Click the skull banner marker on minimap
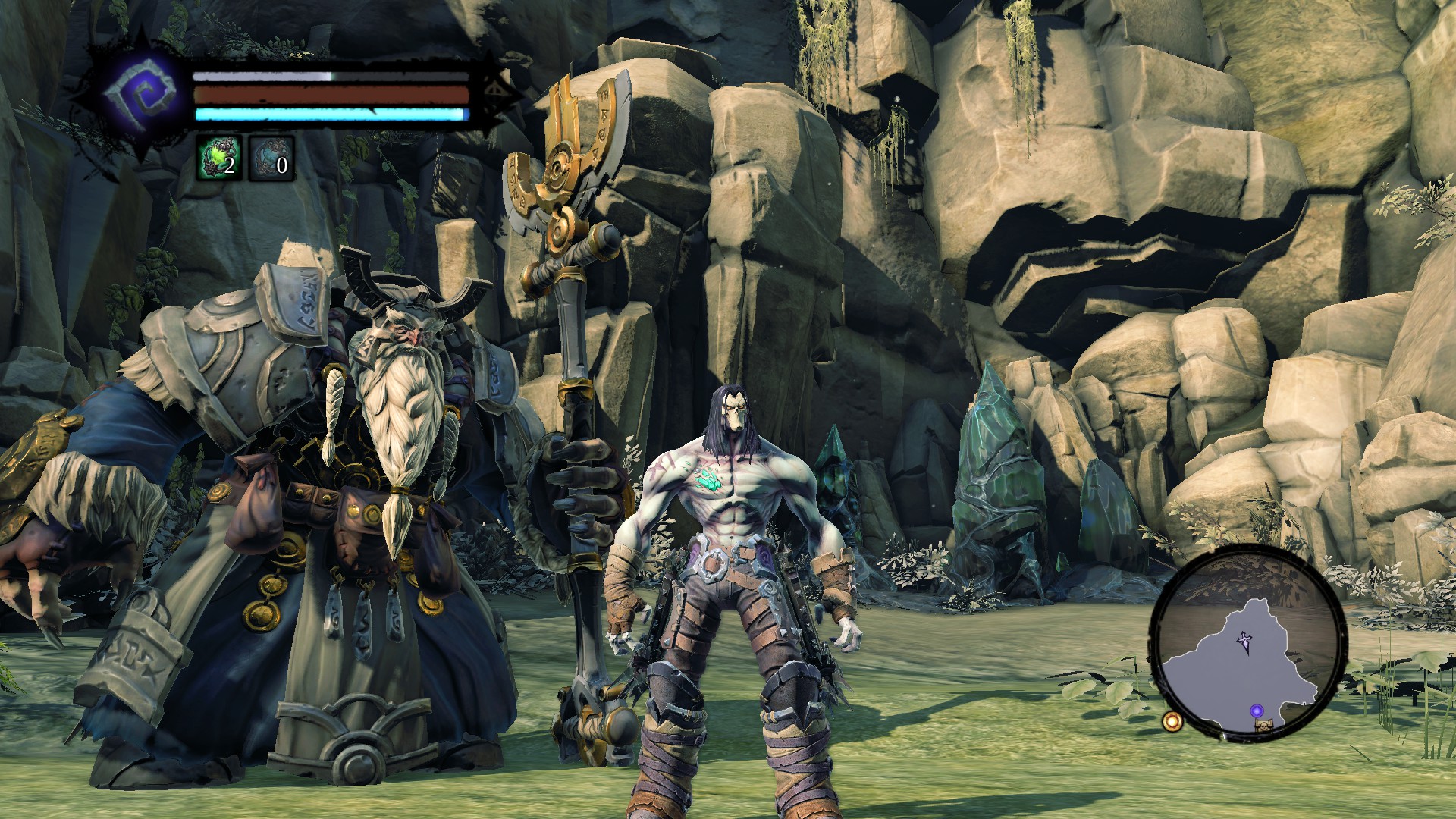The height and width of the screenshot is (819, 1456). [x=1263, y=726]
